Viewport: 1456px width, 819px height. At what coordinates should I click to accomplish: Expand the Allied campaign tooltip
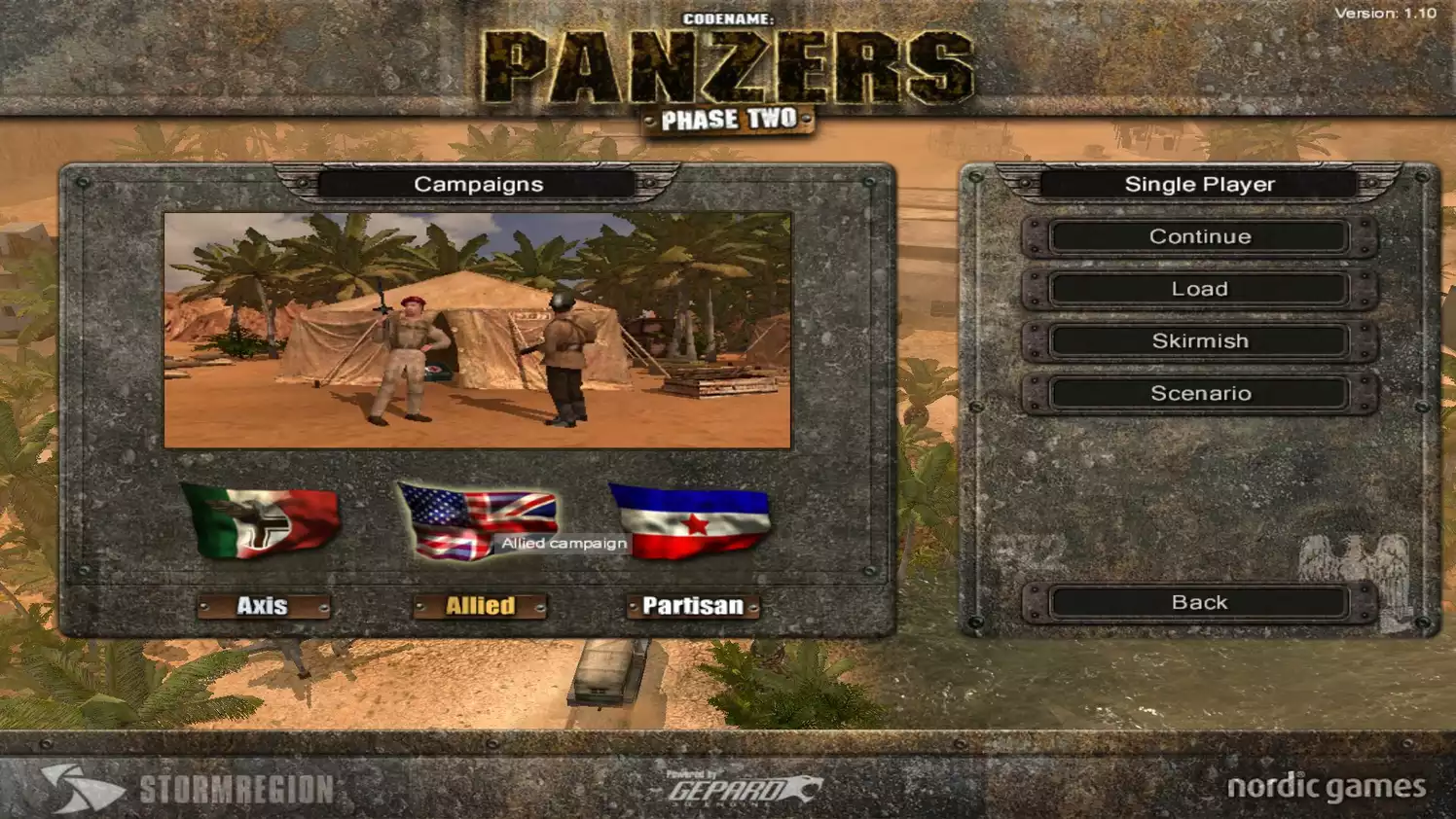pyautogui.click(x=563, y=543)
